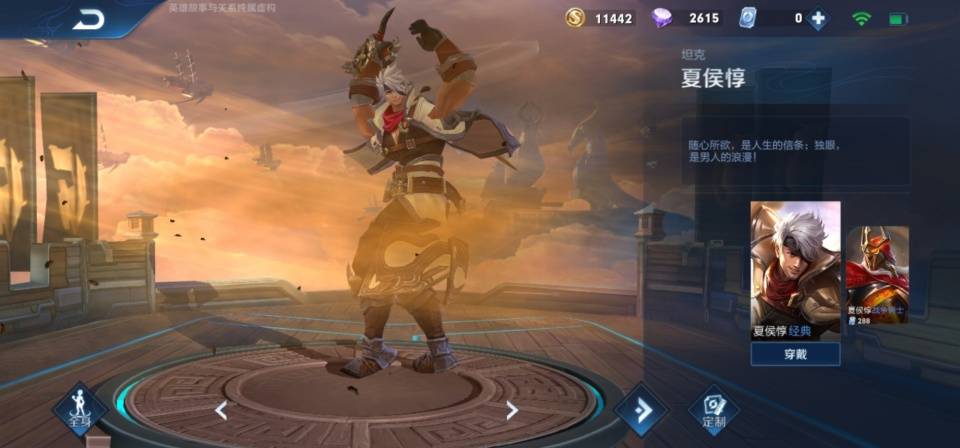This screenshot has height=448, width=960.
Task: Select the 夏侯惇 经典 classic skin card
Action: tap(795, 270)
